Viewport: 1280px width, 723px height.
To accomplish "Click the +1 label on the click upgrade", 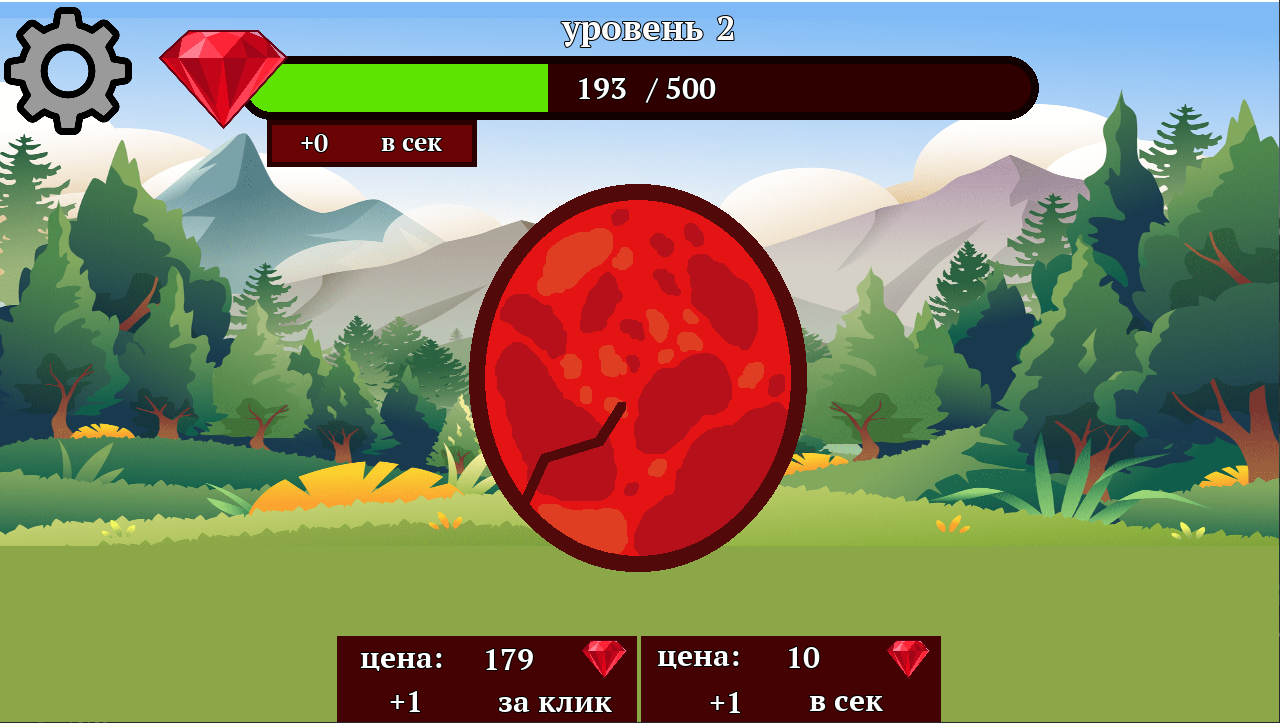I will [x=403, y=702].
